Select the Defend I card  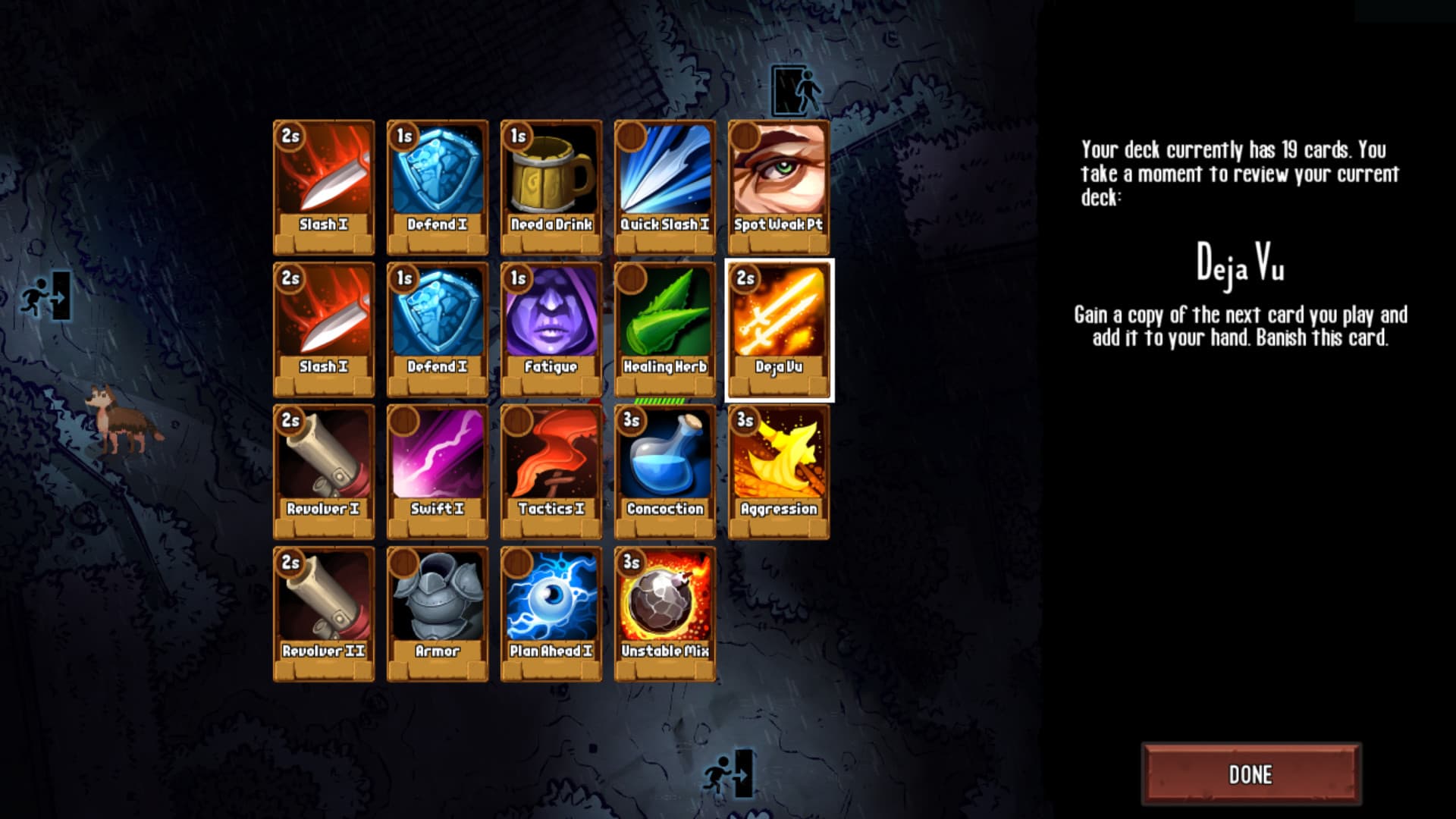(x=438, y=182)
